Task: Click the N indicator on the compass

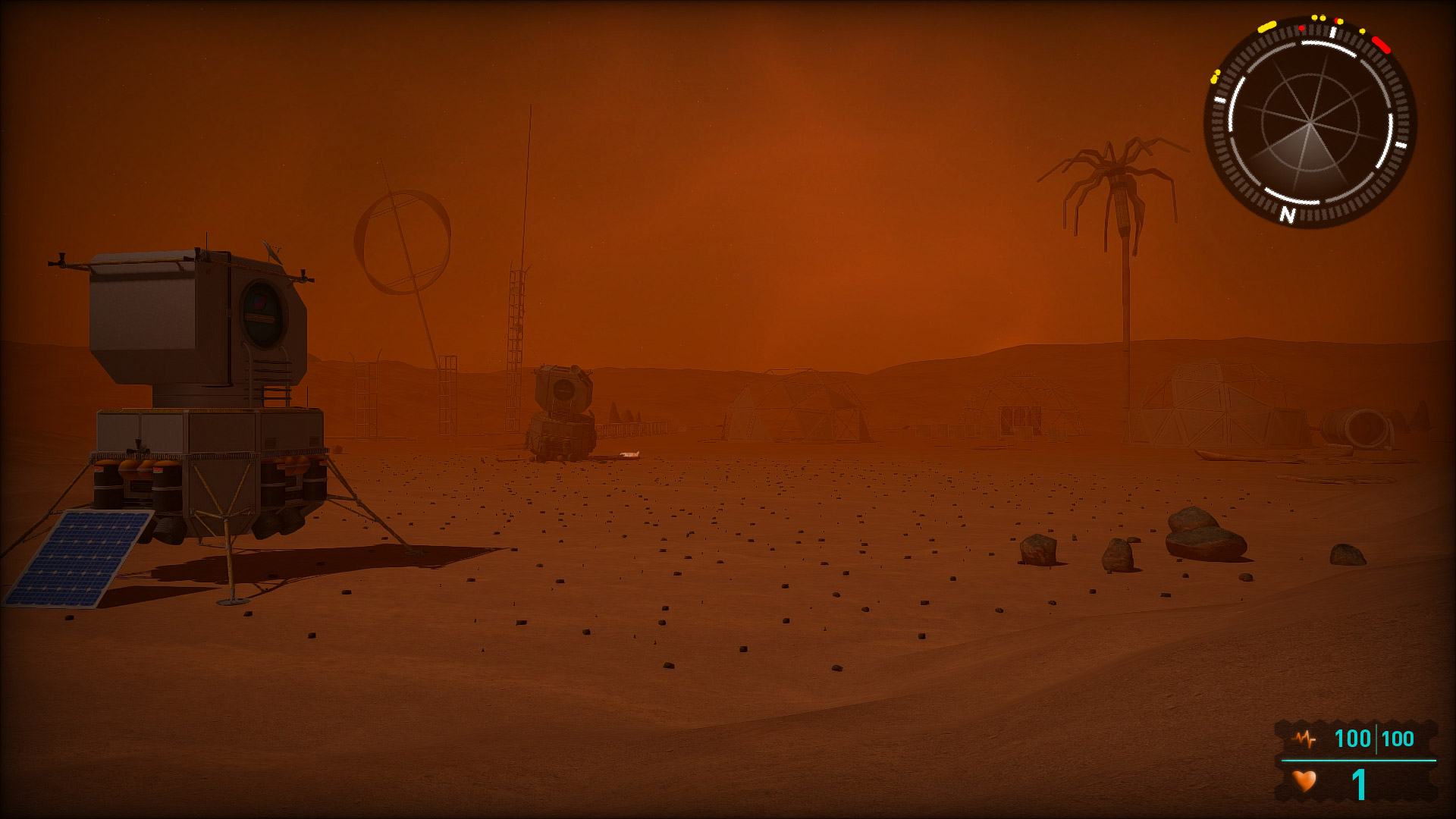Action: (1288, 213)
